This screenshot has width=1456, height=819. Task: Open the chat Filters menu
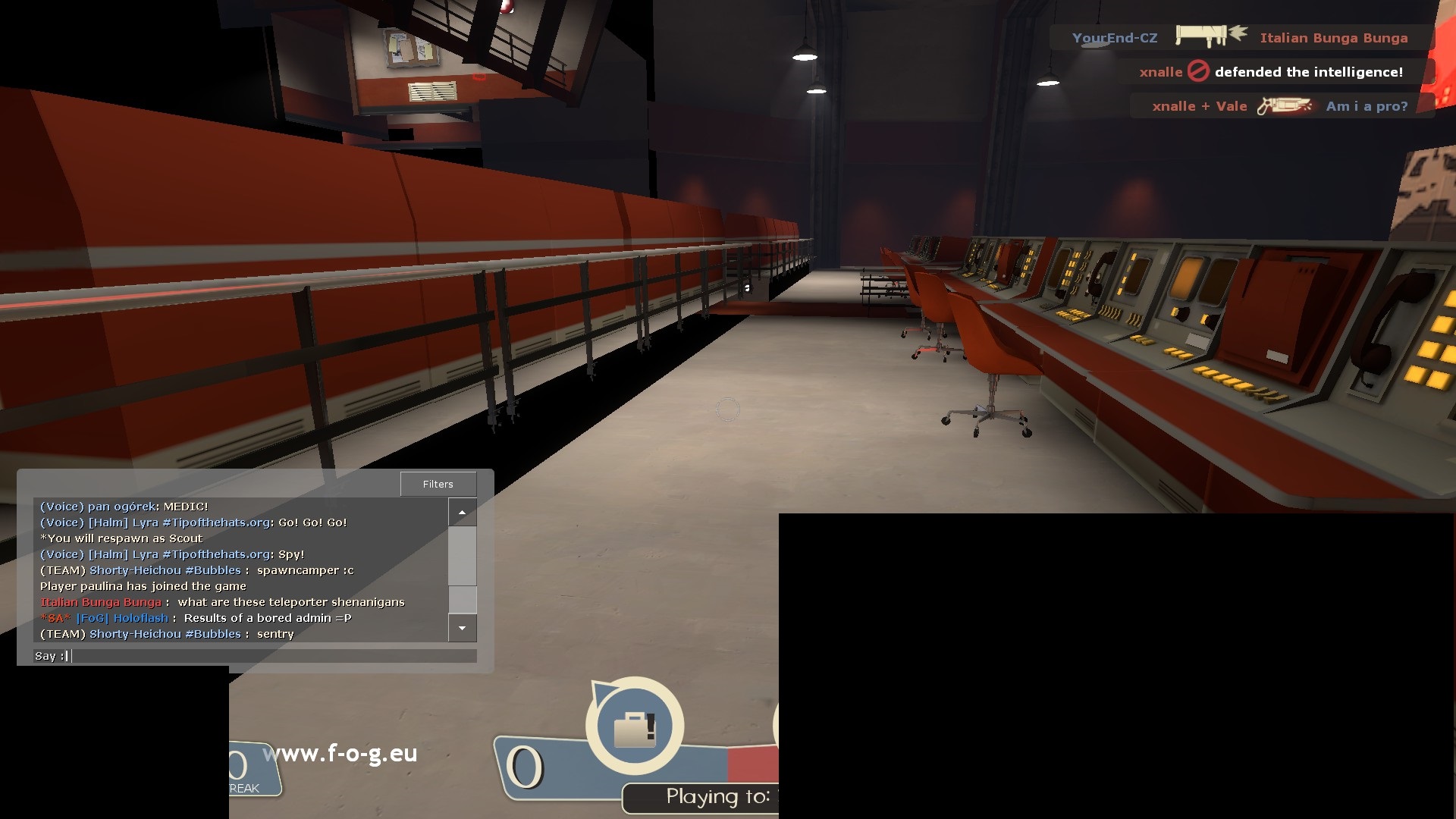coord(438,484)
